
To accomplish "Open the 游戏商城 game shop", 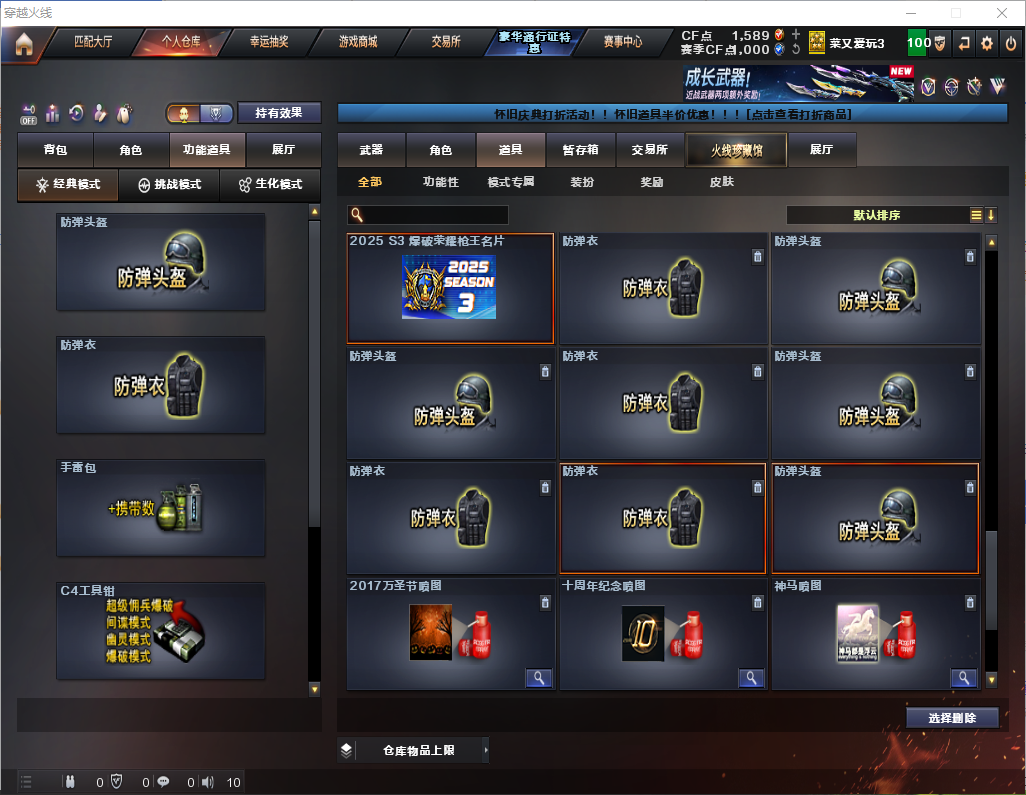I will (357, 42).
